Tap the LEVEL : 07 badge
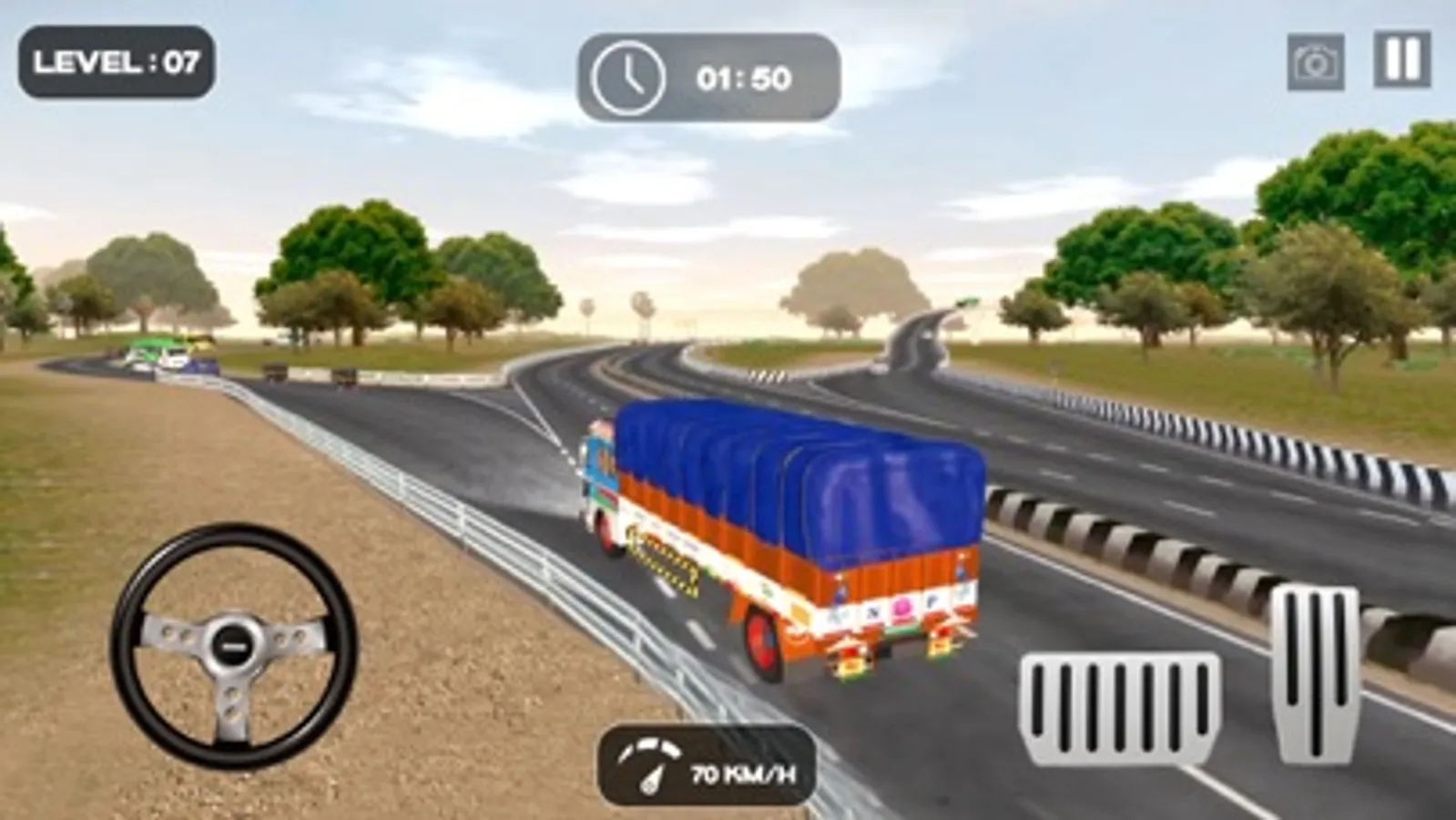 pyautogui.click(x=118, y=63)
